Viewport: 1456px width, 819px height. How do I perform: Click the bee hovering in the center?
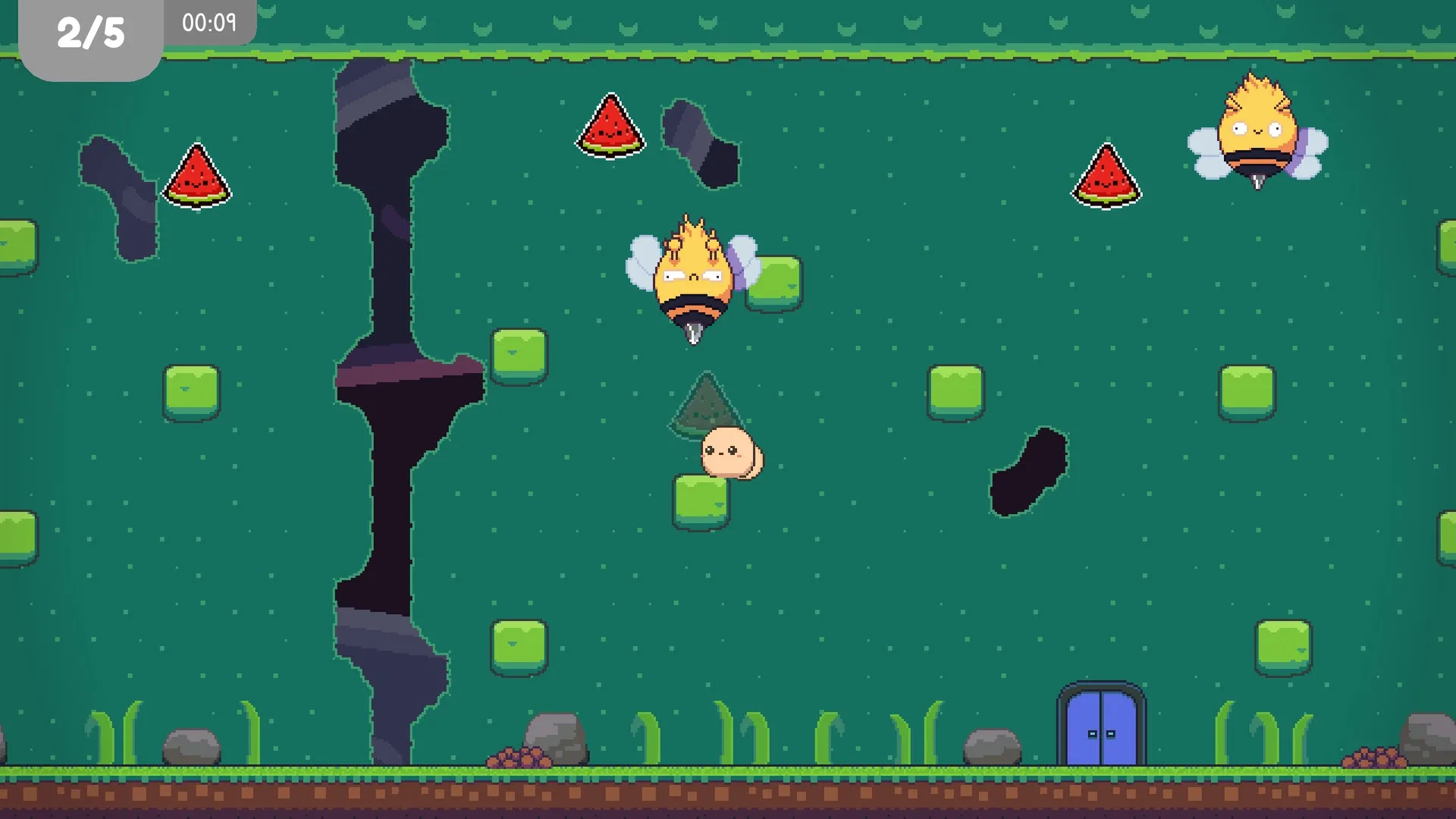[x=694, y=281]
